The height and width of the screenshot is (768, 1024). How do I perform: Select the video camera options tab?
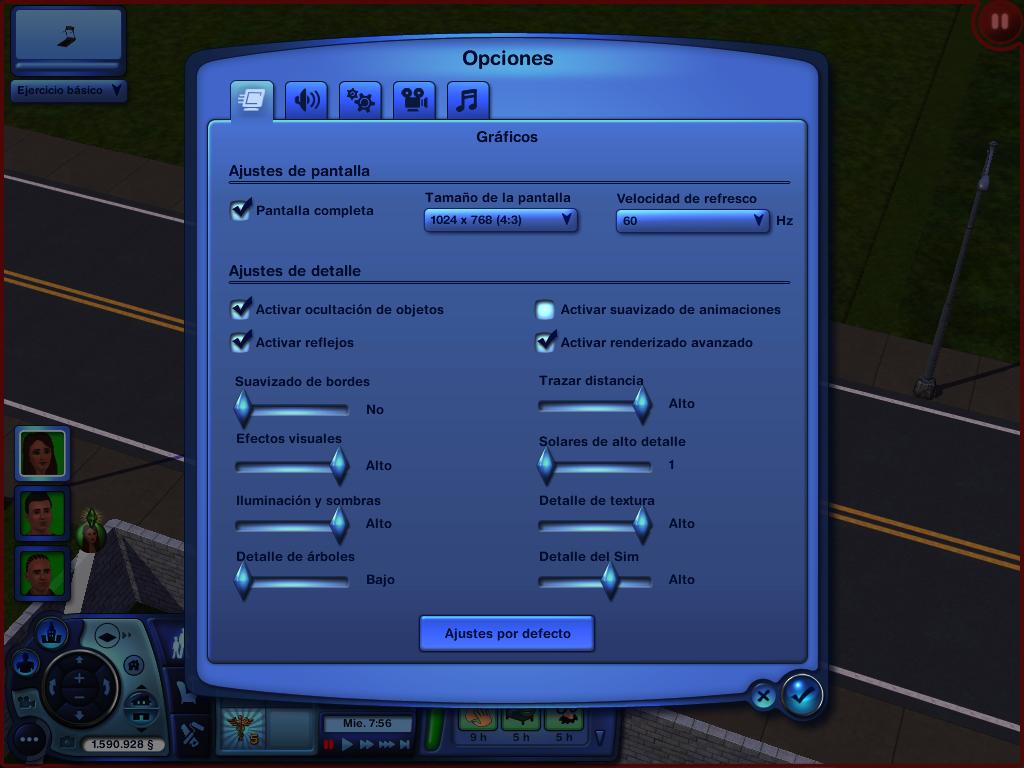pyautogui.click(x=414, y=100)
